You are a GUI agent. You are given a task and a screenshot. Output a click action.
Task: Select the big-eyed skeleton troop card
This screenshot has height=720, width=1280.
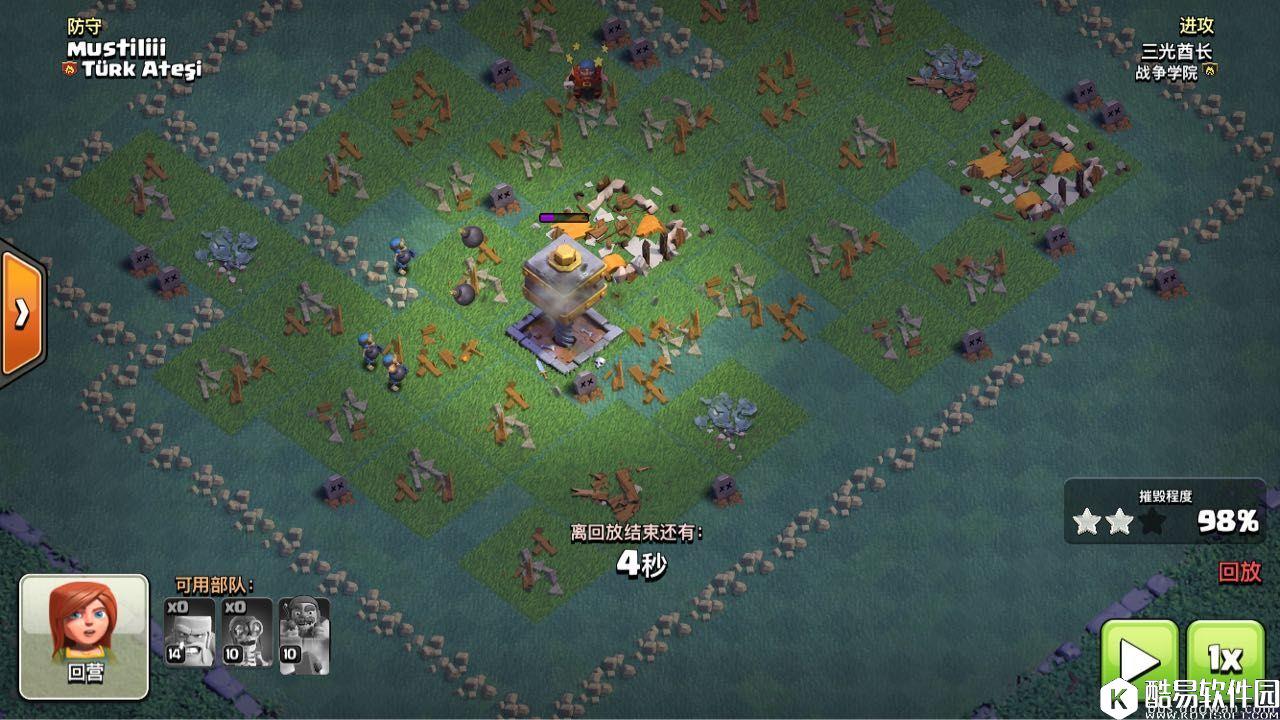pos(247,632)
